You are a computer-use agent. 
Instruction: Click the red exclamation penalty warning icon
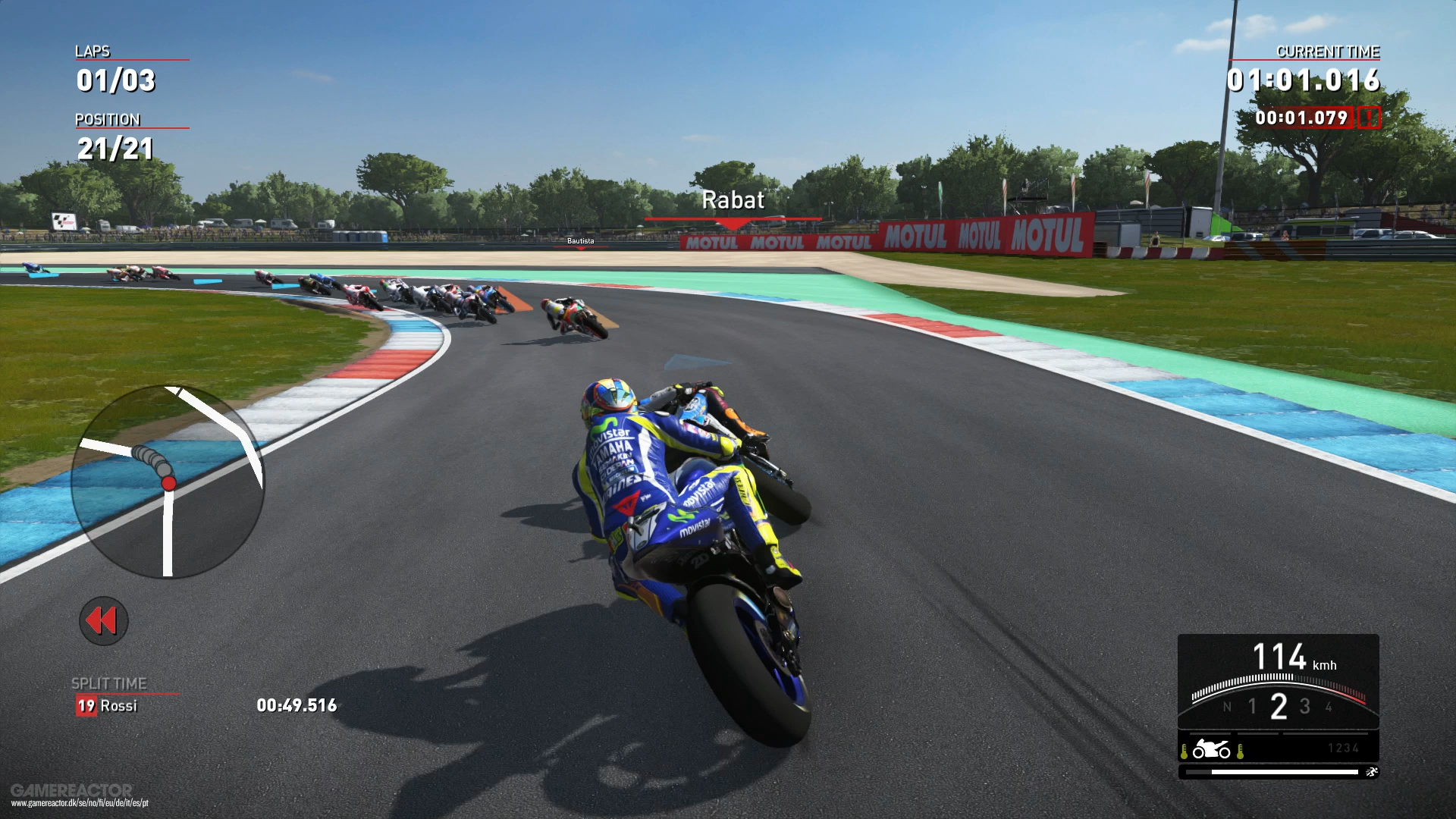(x=1370, y=118)
